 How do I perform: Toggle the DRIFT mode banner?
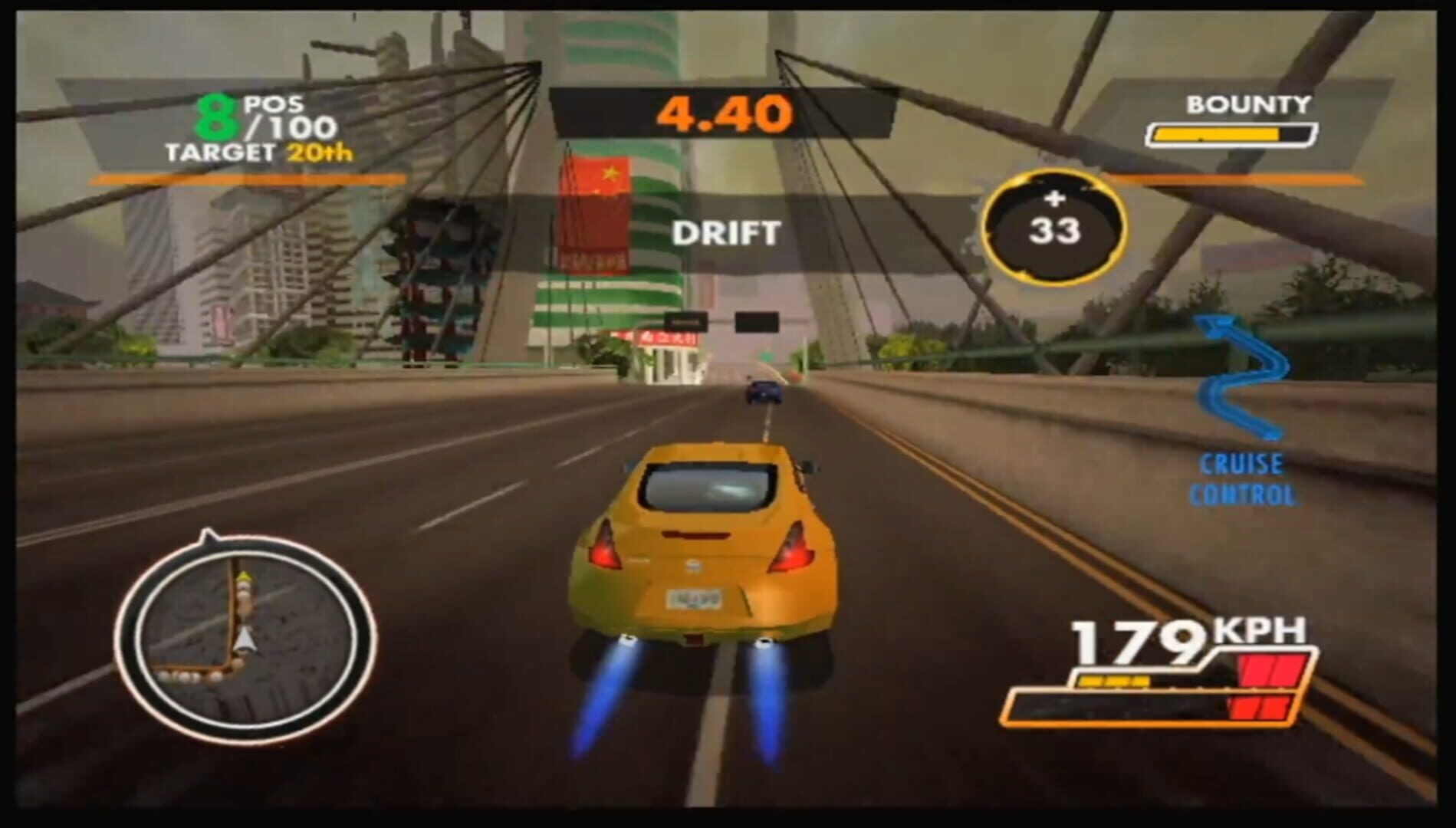click(x=726, y=229)
